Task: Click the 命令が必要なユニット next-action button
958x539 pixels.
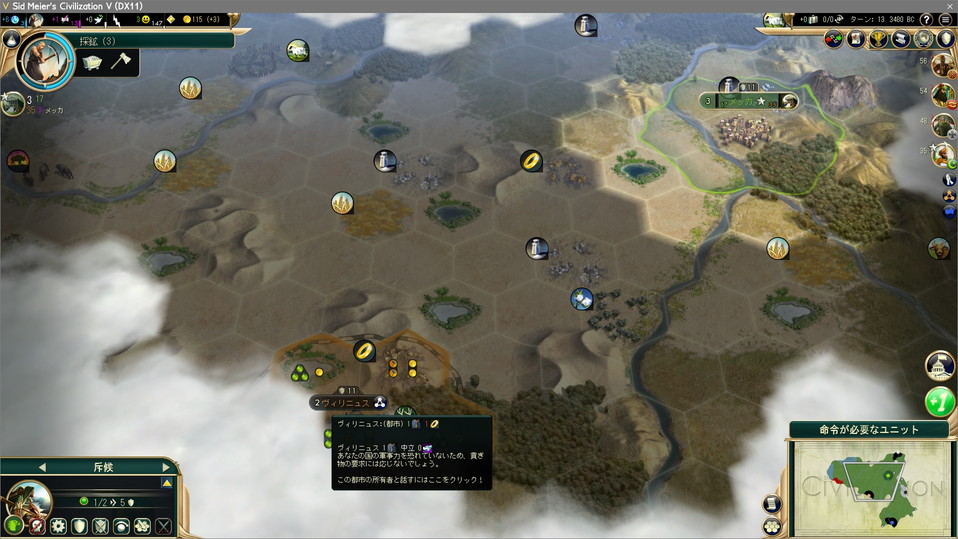Action: click(x=868, y=430)
